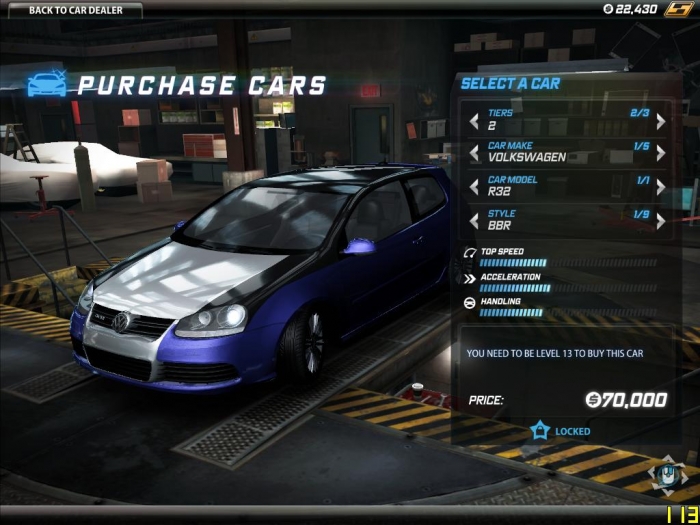The height and width of the screenshot is (525, 700).
Task: Cycle to previous car style
Action: pyautogui.click(x=474, y=220)
